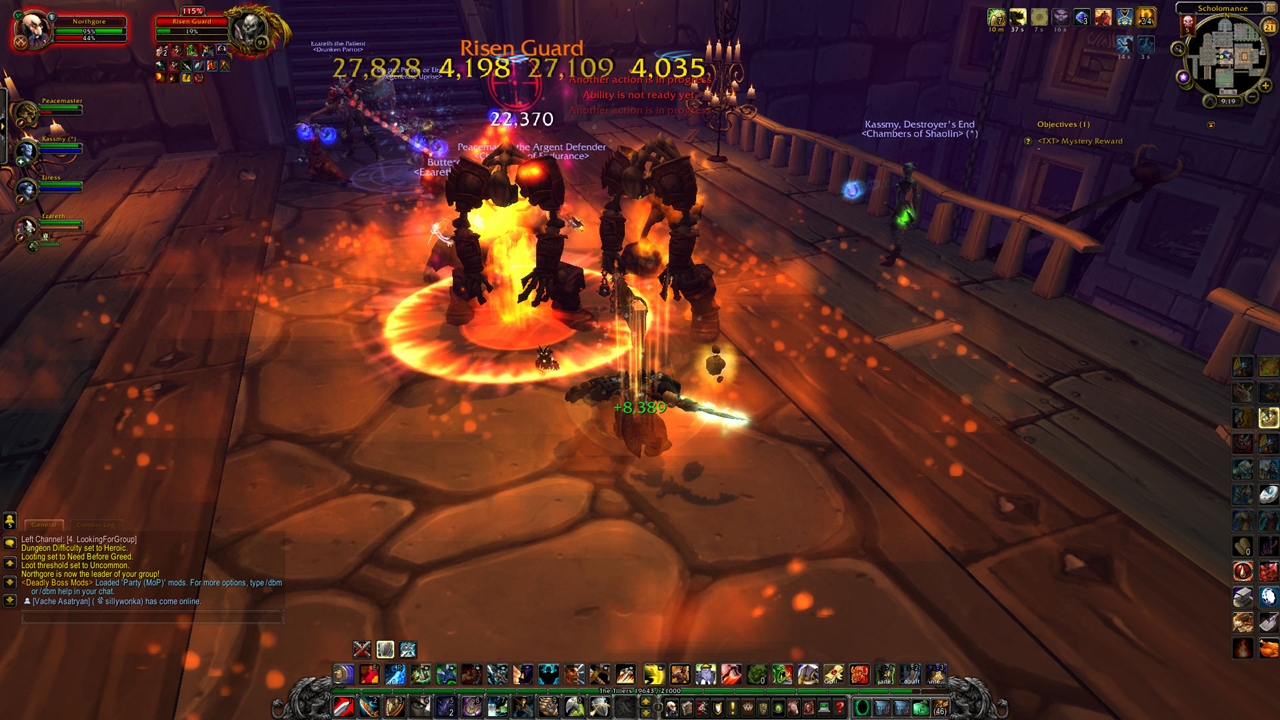Click the Risen Guard target portrait
1280x720 pixels.
point(247,30)
